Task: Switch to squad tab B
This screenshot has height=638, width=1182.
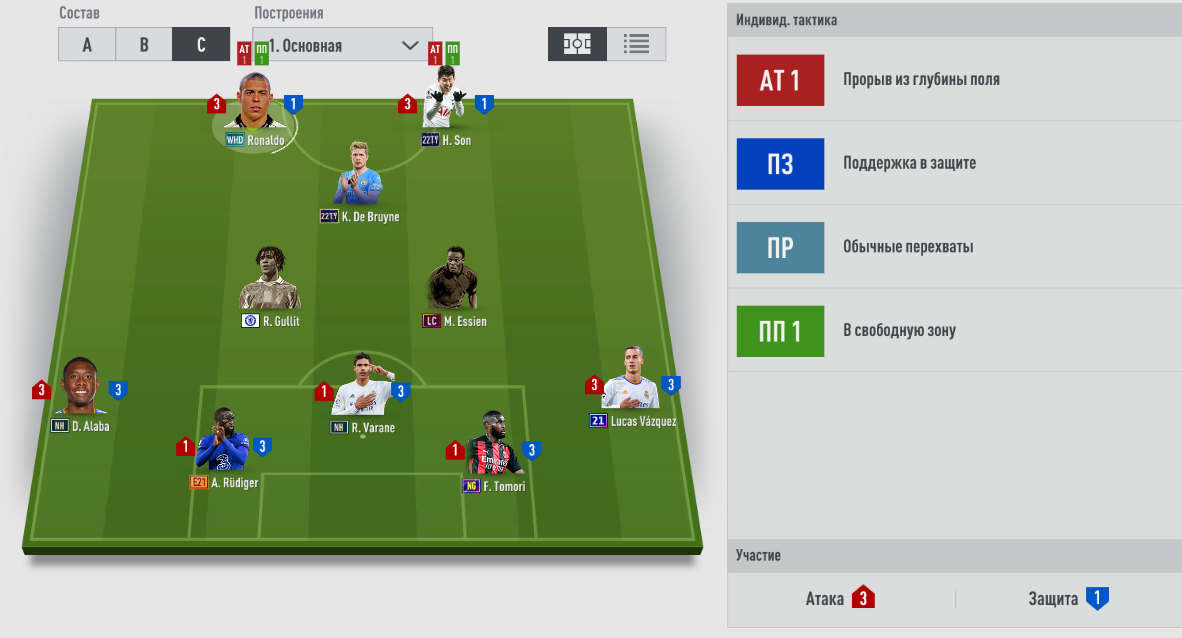Action: point(144,45)
